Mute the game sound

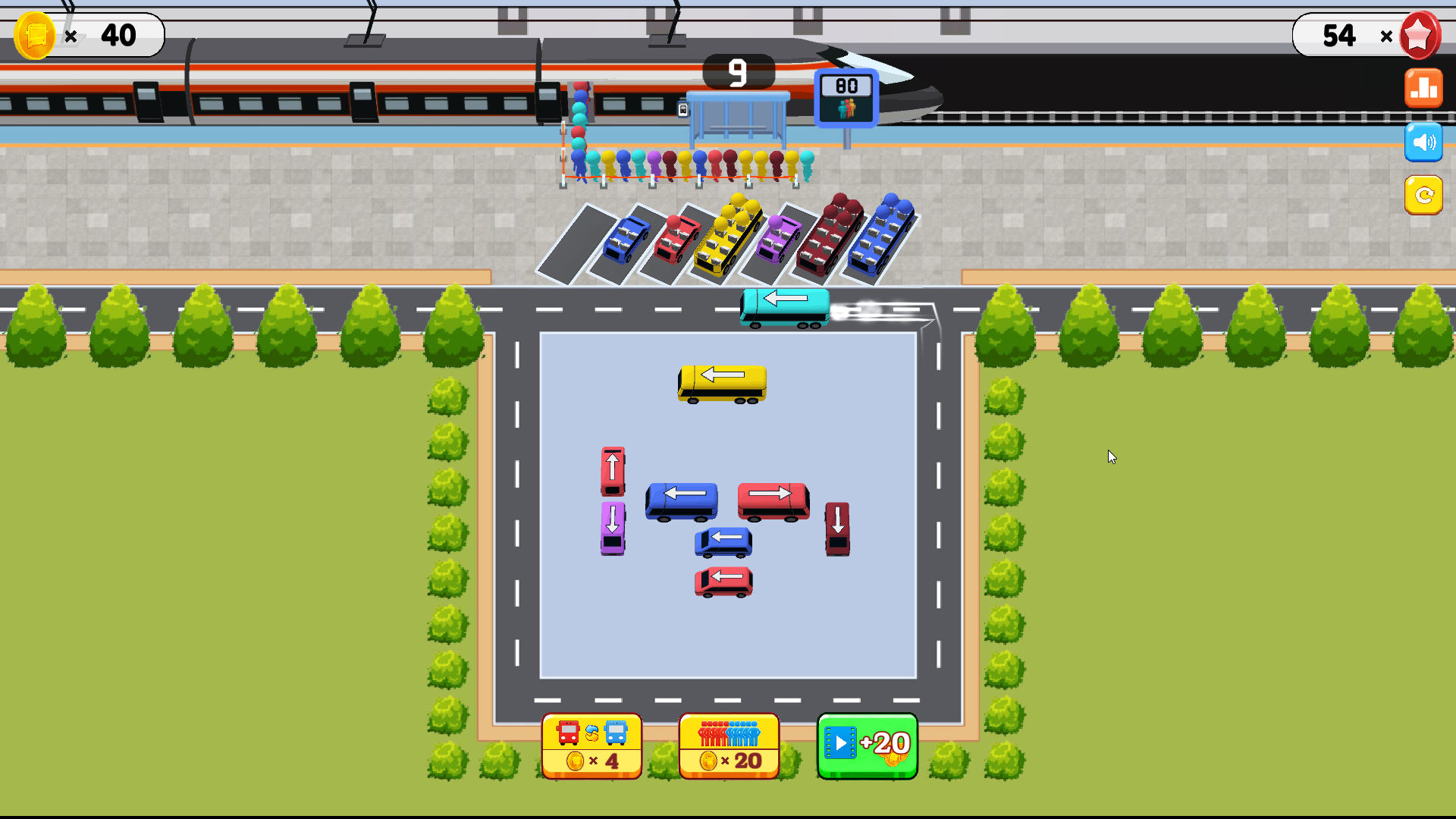(1423, 141)
